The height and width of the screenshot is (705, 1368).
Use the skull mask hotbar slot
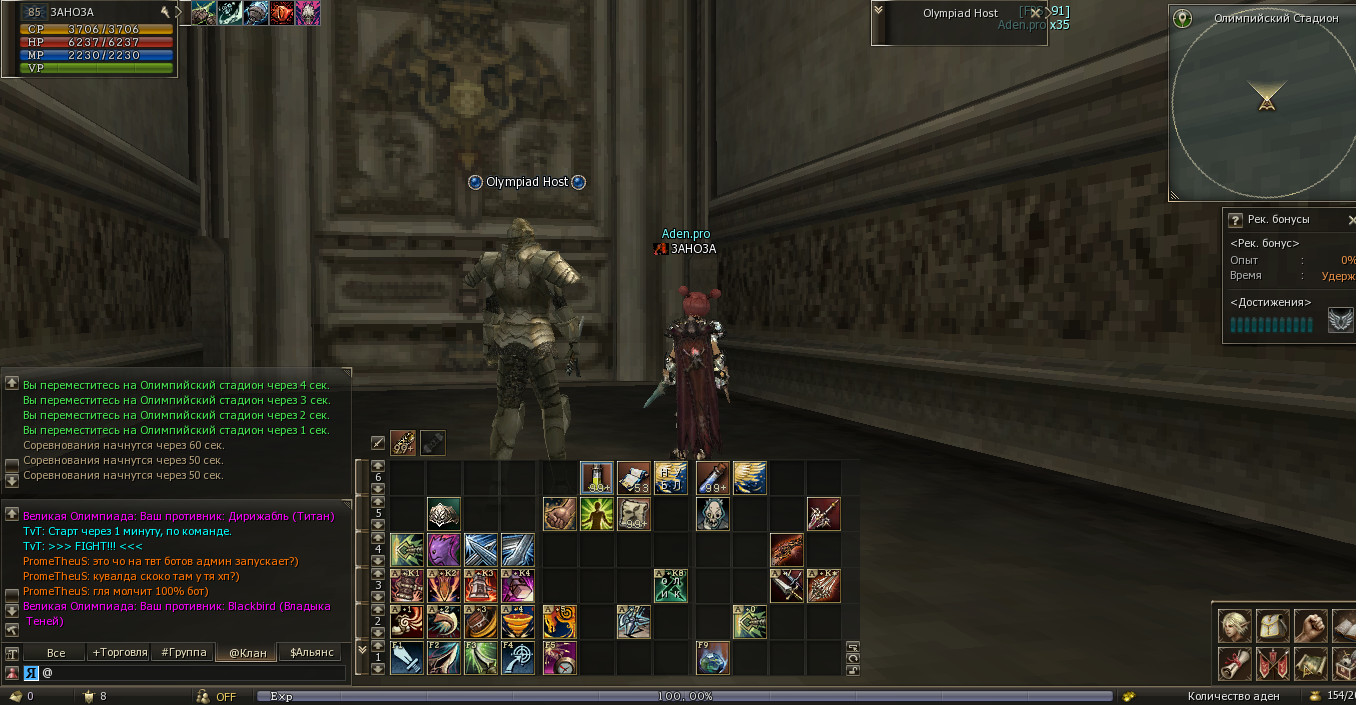[x=712, y=514]
